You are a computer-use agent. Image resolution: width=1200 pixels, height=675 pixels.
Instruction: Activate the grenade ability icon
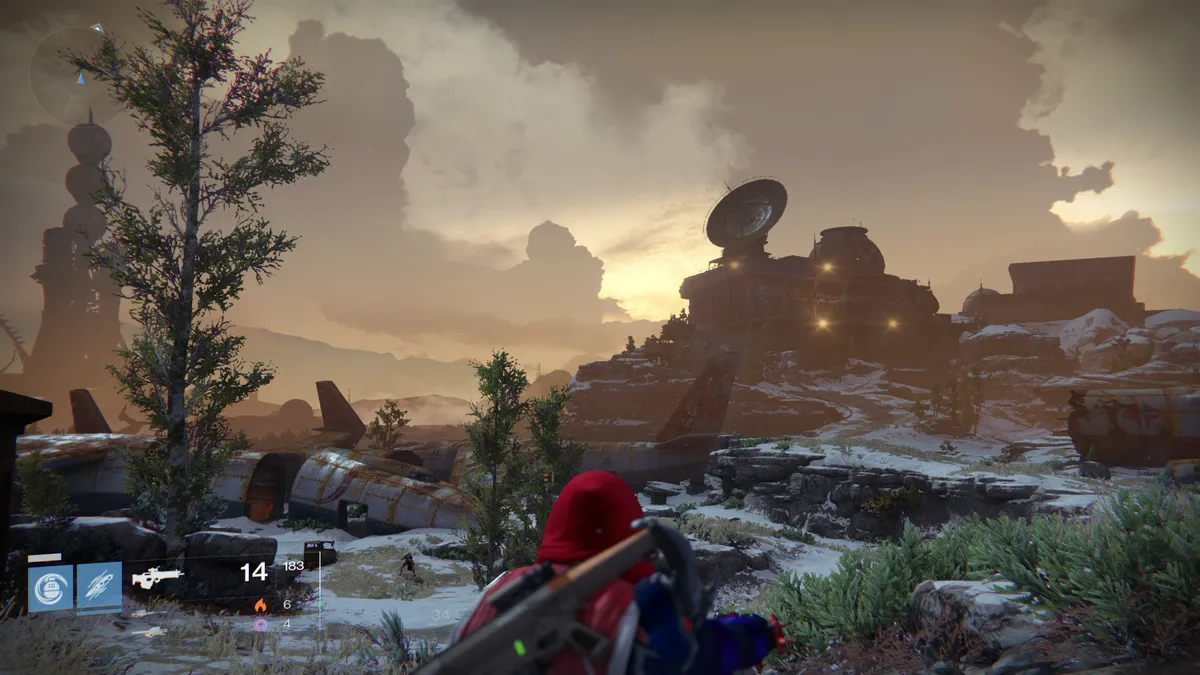coord(50,587)
